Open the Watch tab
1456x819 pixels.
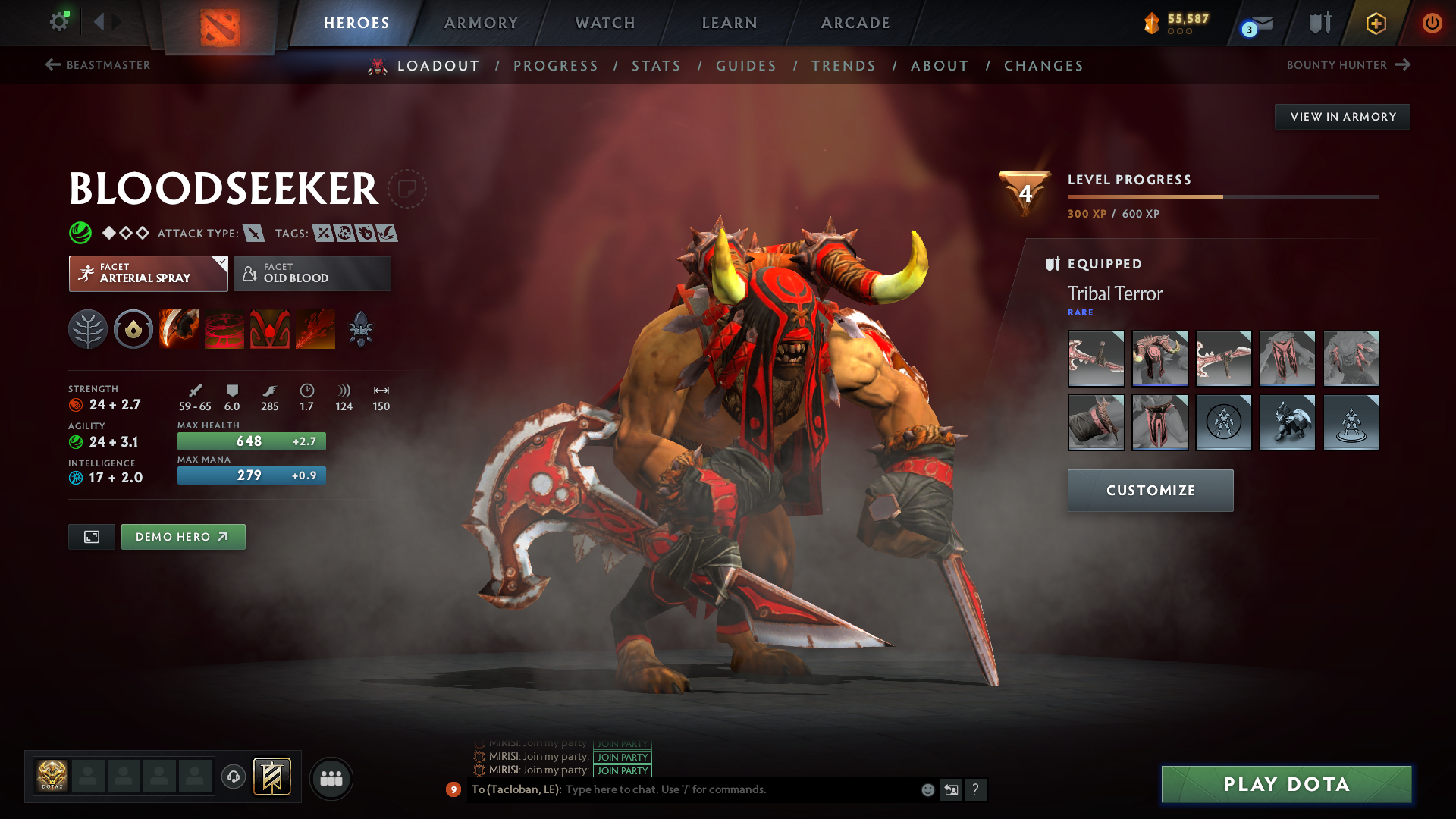click(605, 23)
